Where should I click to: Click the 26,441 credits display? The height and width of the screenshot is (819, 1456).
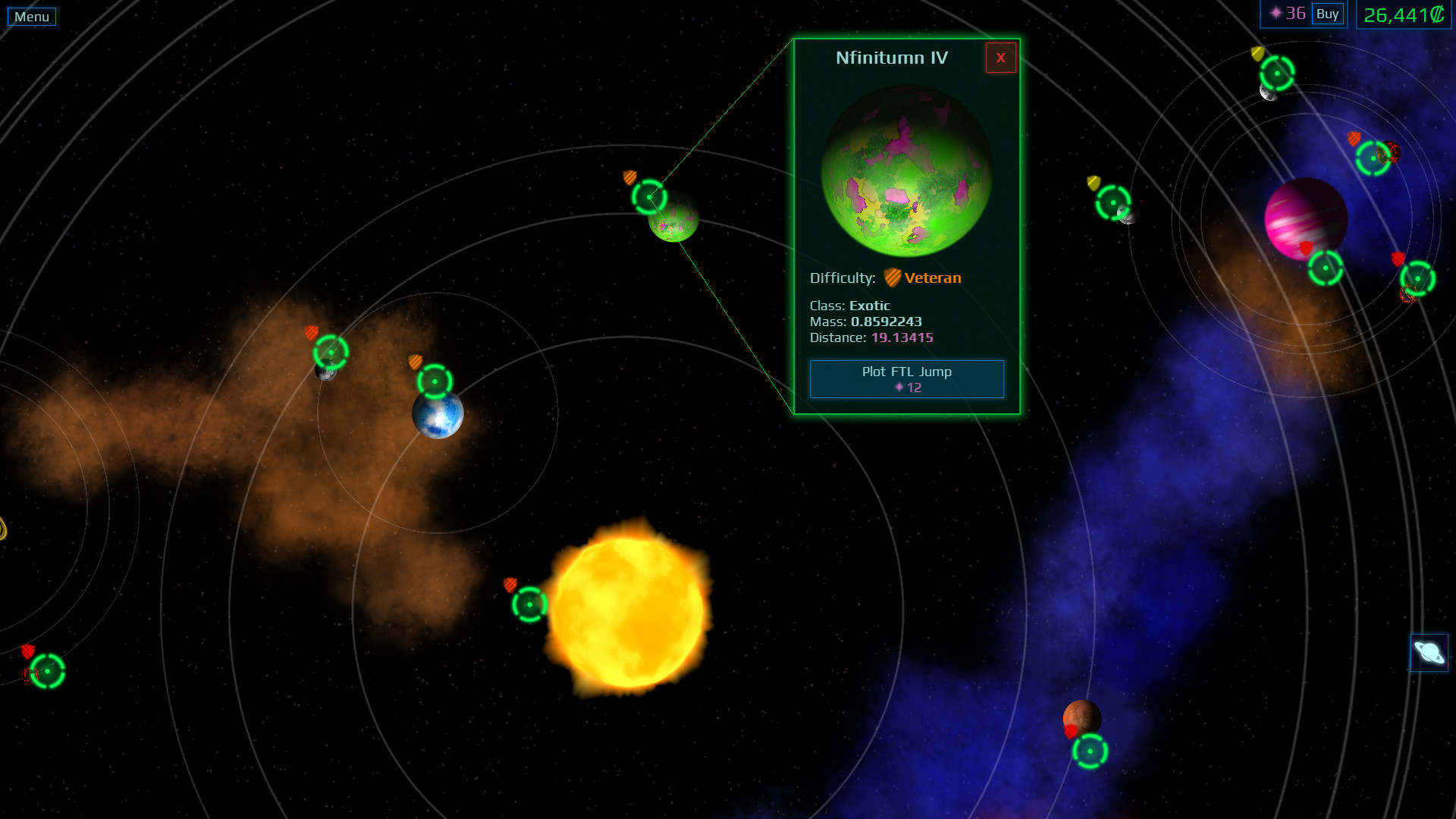point(1402,14)
